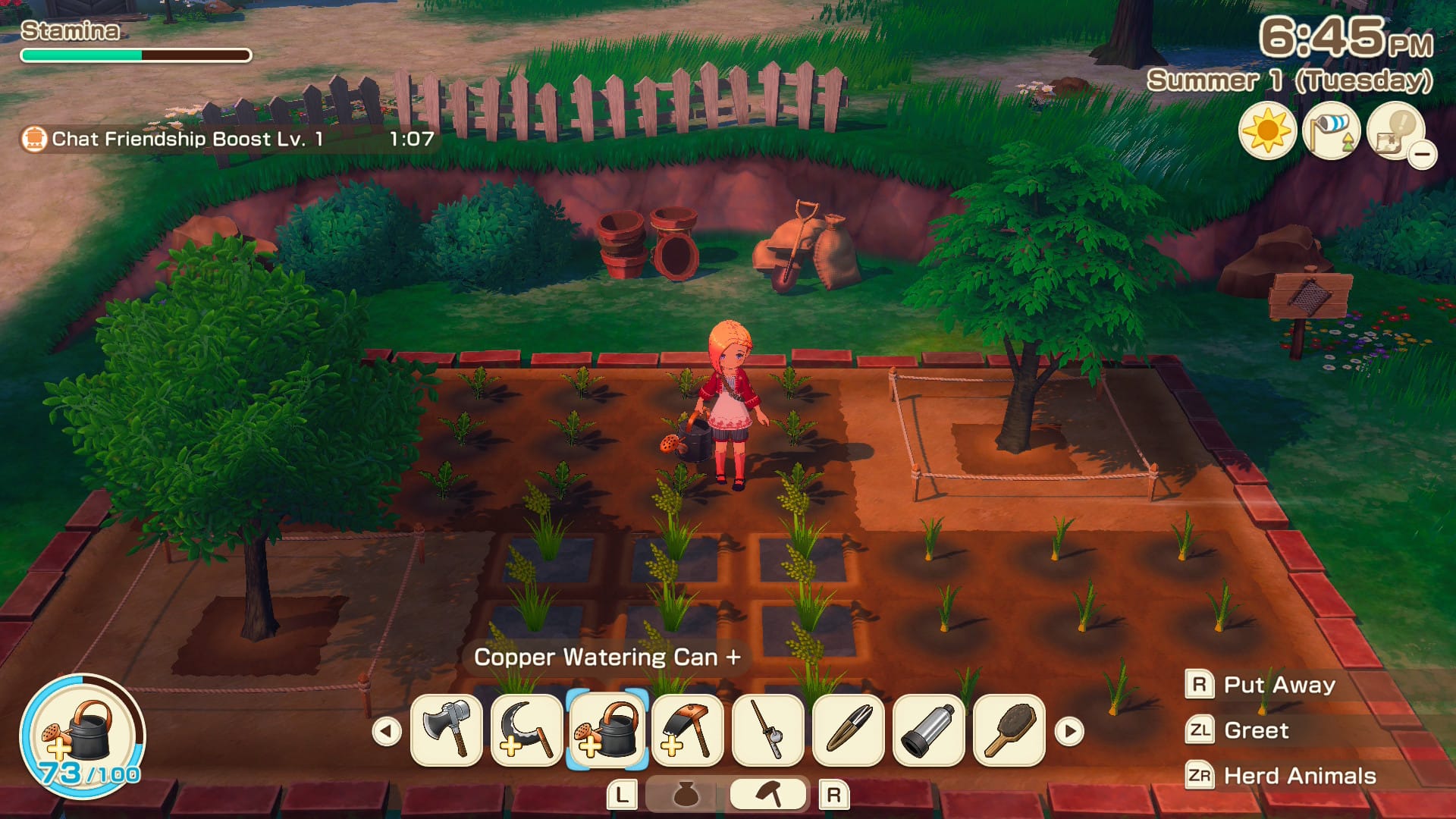The image size is (1456, 819).
Task: Click the equipped watering can circle
Action: tap(83, 734)
